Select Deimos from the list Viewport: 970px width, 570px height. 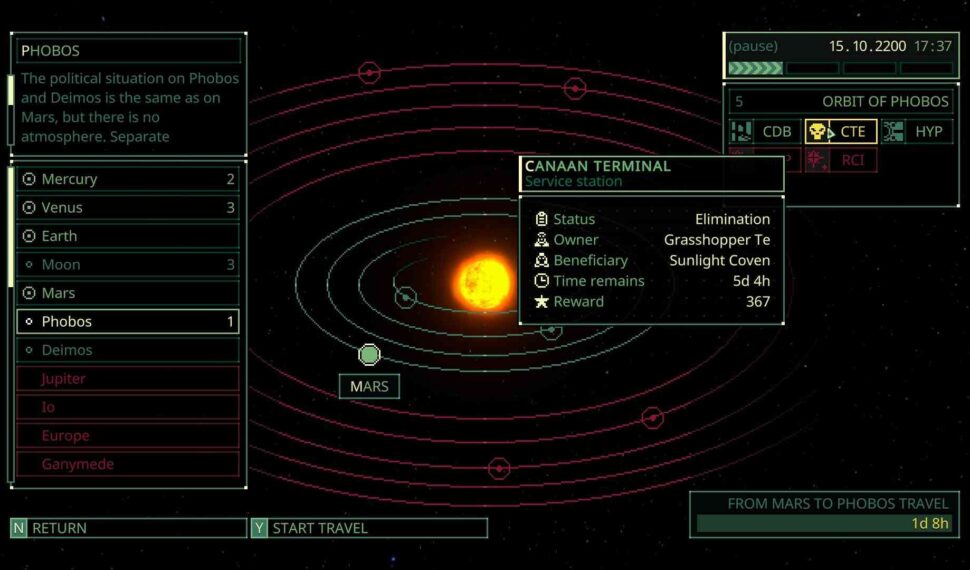point(128,350)
